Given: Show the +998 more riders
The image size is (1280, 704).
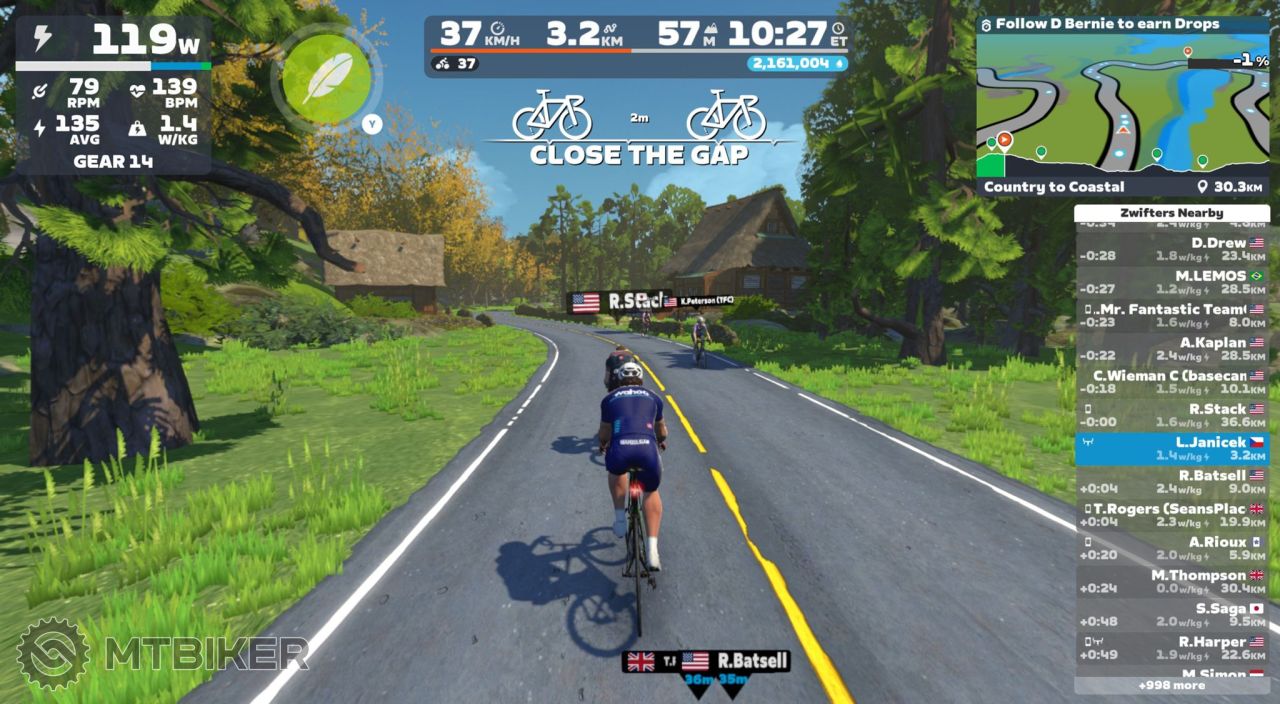Looking at the screenshot, I should (x=1171, y=686).
